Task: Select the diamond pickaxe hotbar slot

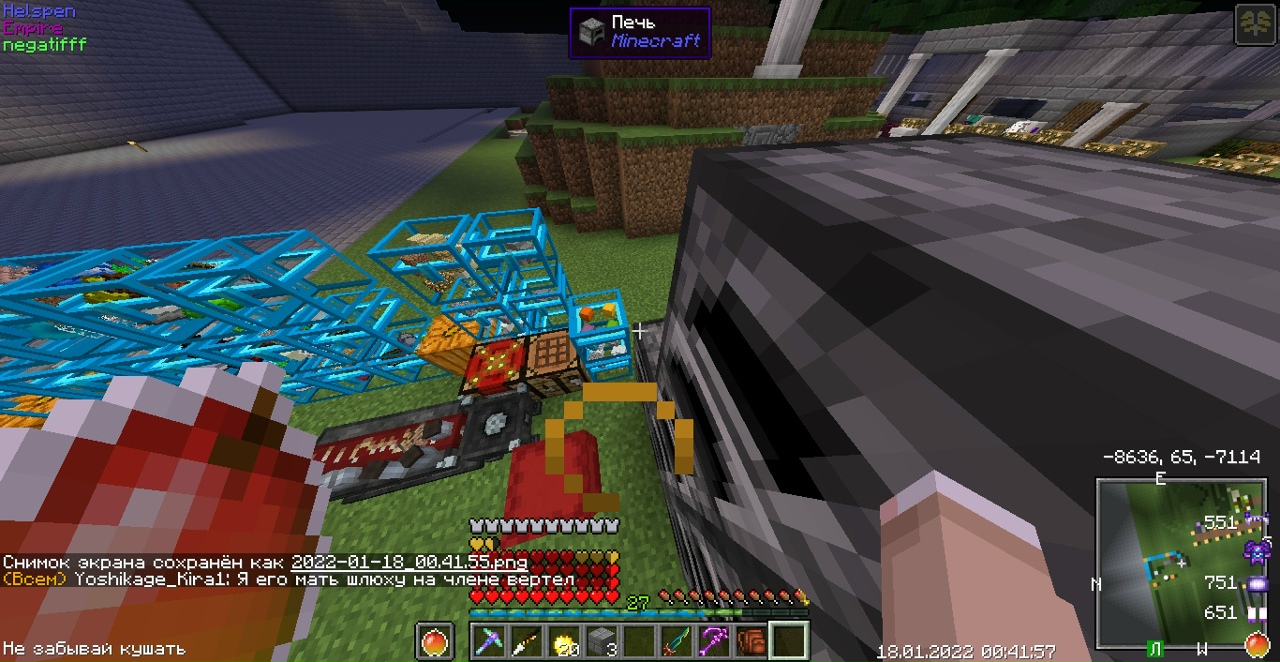Action: pos(489,641)
